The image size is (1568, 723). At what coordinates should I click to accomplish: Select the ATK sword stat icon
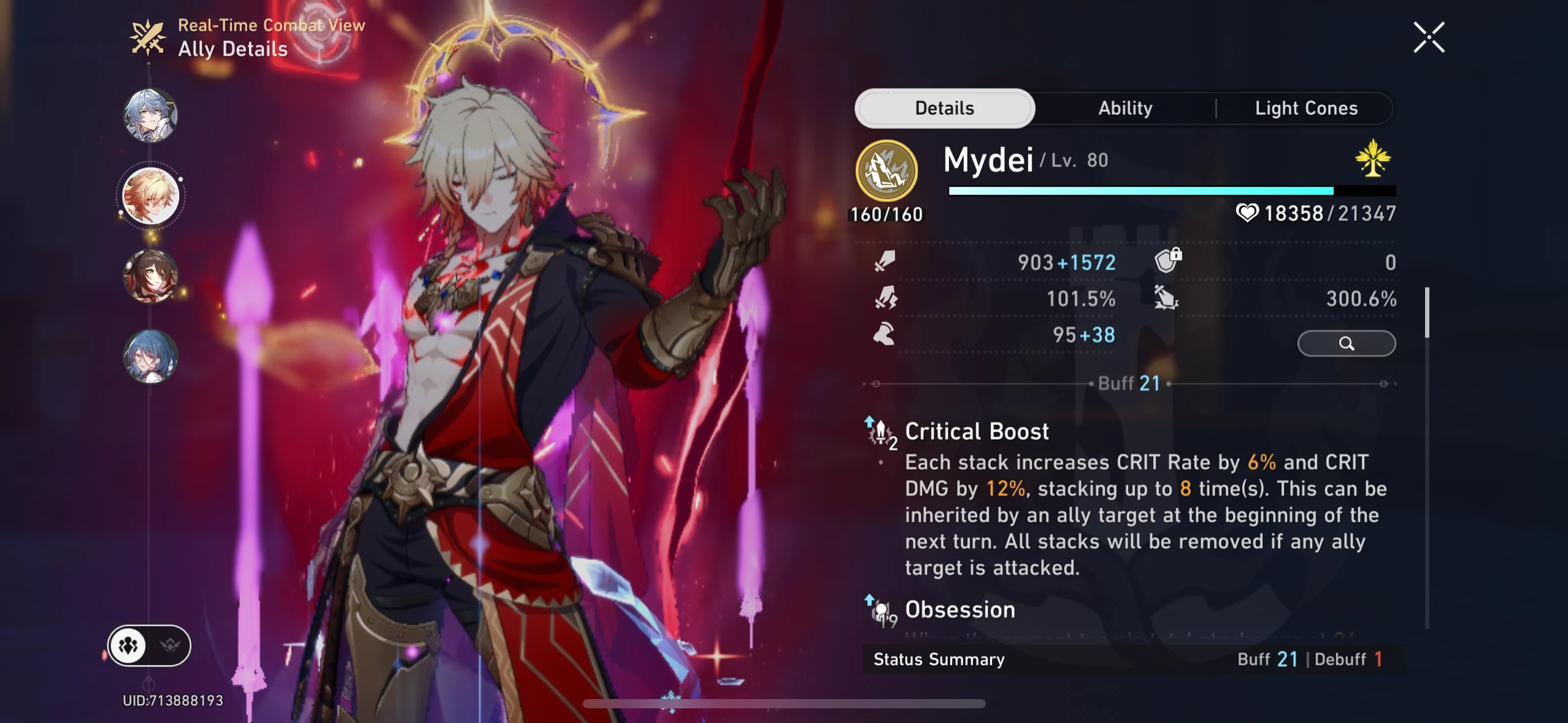884,262
